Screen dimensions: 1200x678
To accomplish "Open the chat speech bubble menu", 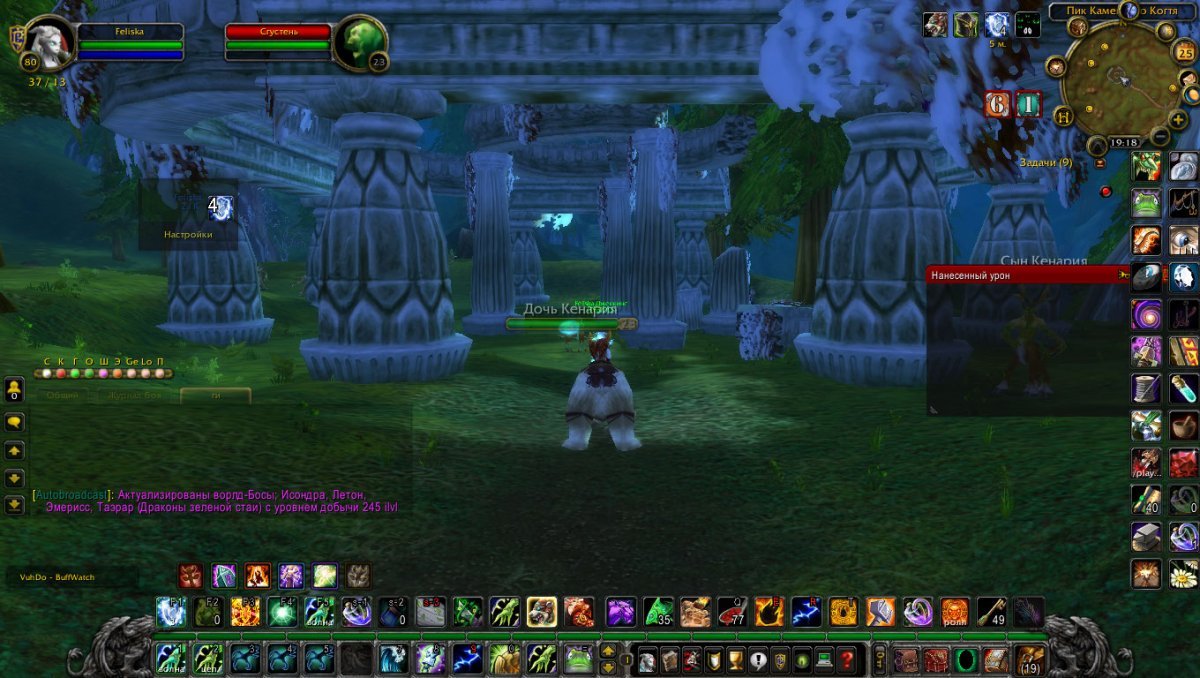I will point(15,423).
